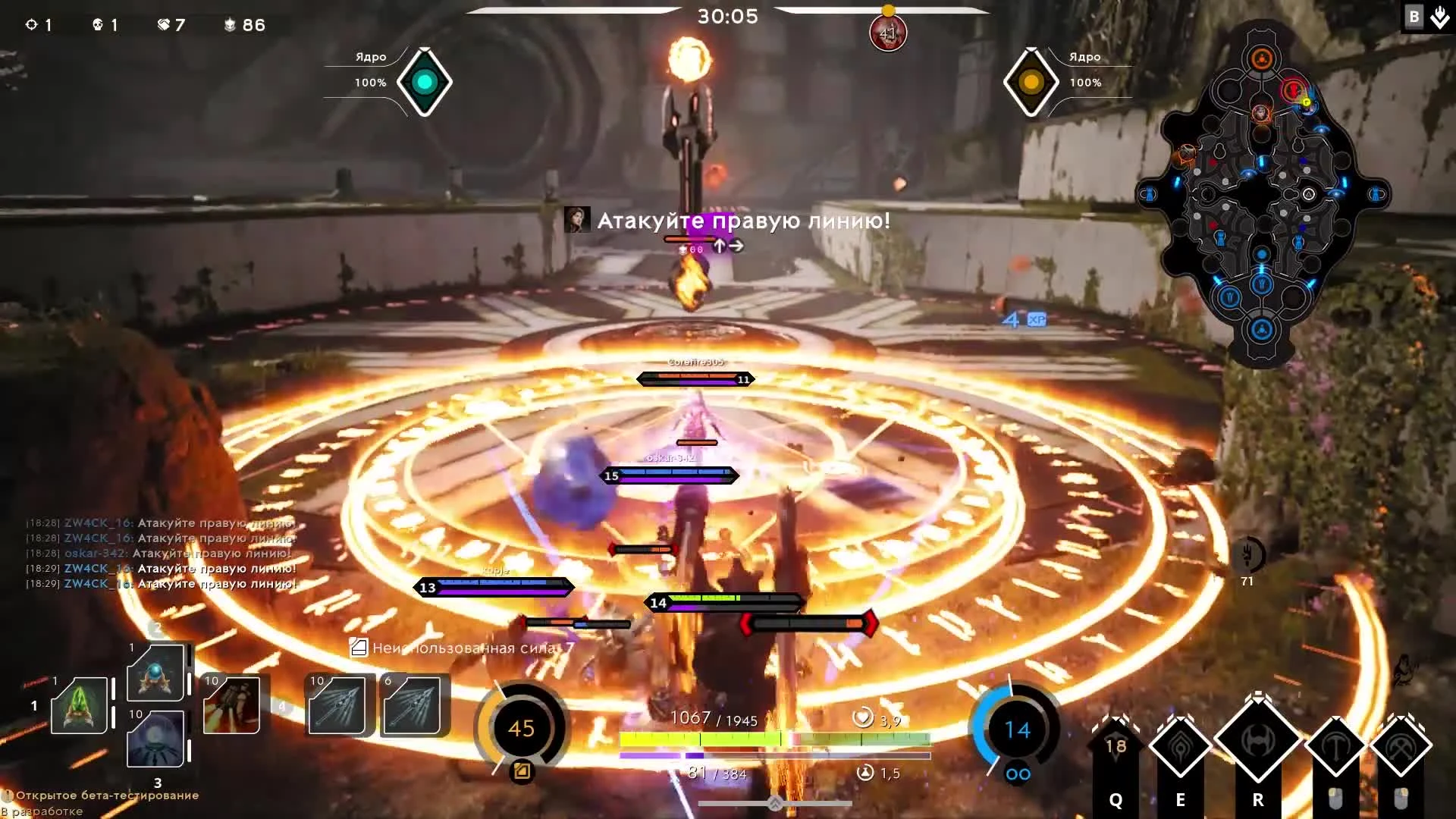Select the potion item in slot 2
The height and width of the screenshot is (819, 1456).
point(155,673)
